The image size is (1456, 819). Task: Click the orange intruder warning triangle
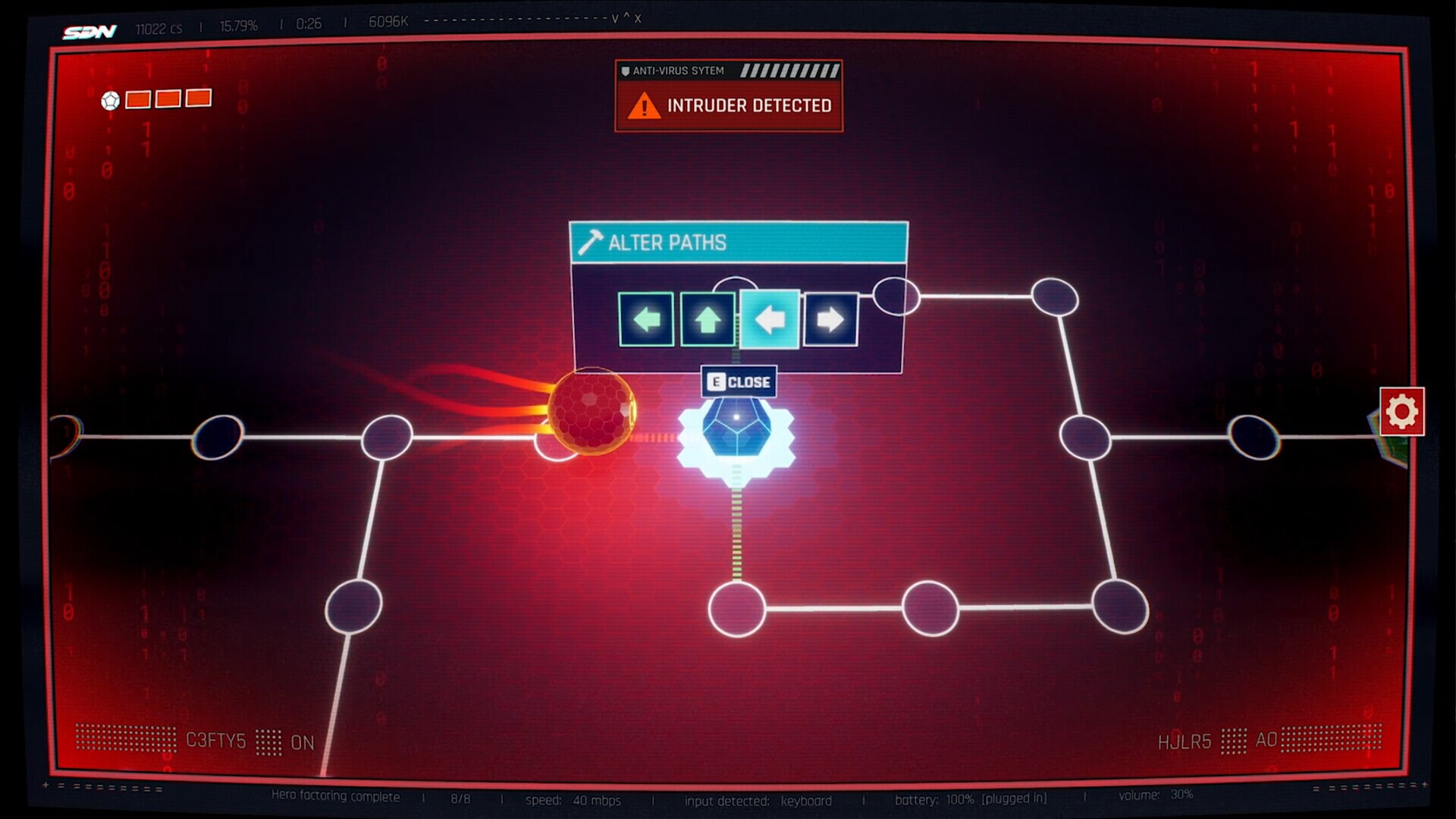click(x=643, y=105)
